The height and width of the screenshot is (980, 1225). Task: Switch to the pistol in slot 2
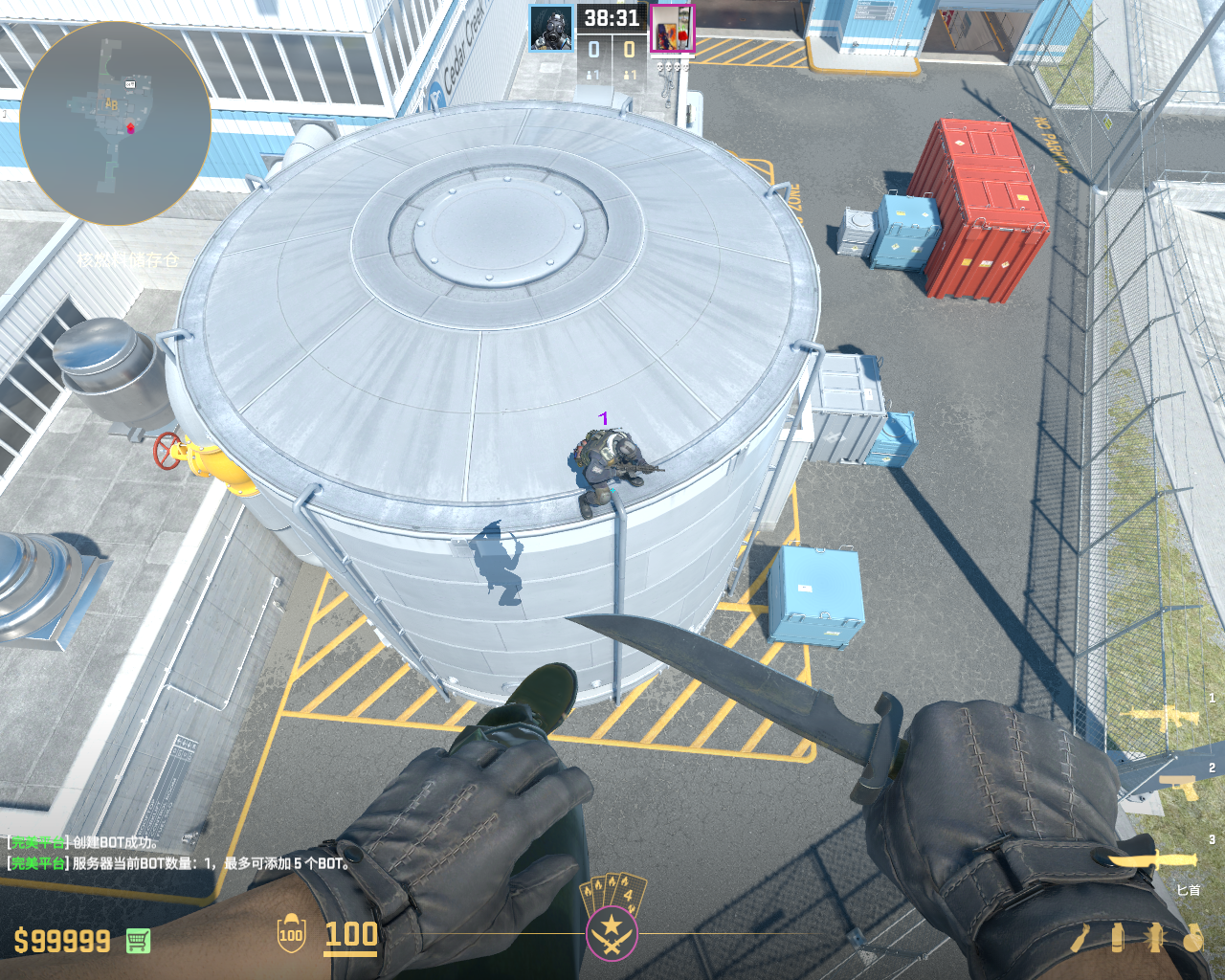coord(1177,787)
